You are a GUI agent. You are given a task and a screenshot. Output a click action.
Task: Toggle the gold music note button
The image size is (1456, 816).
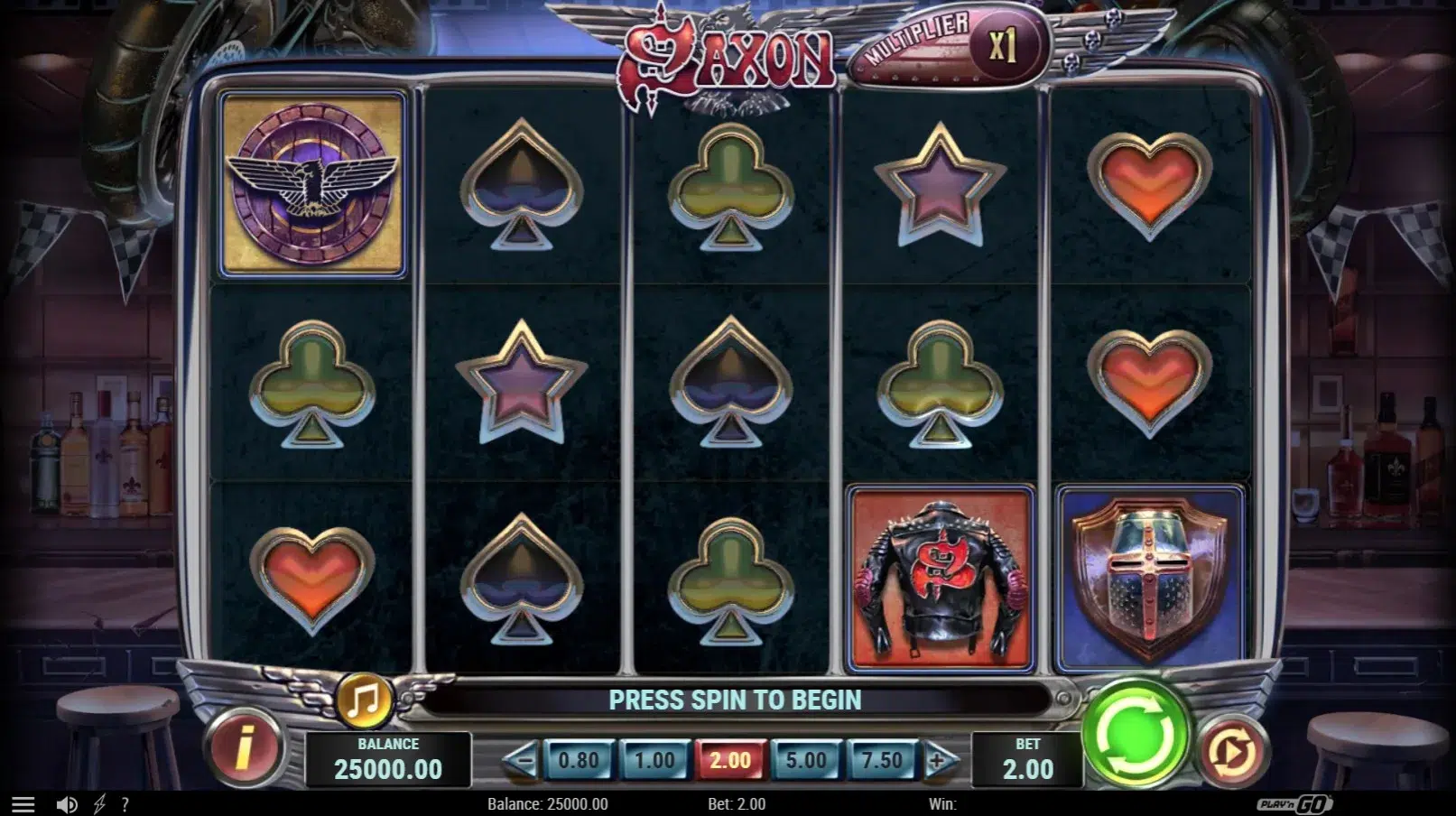tap(365, 699)
